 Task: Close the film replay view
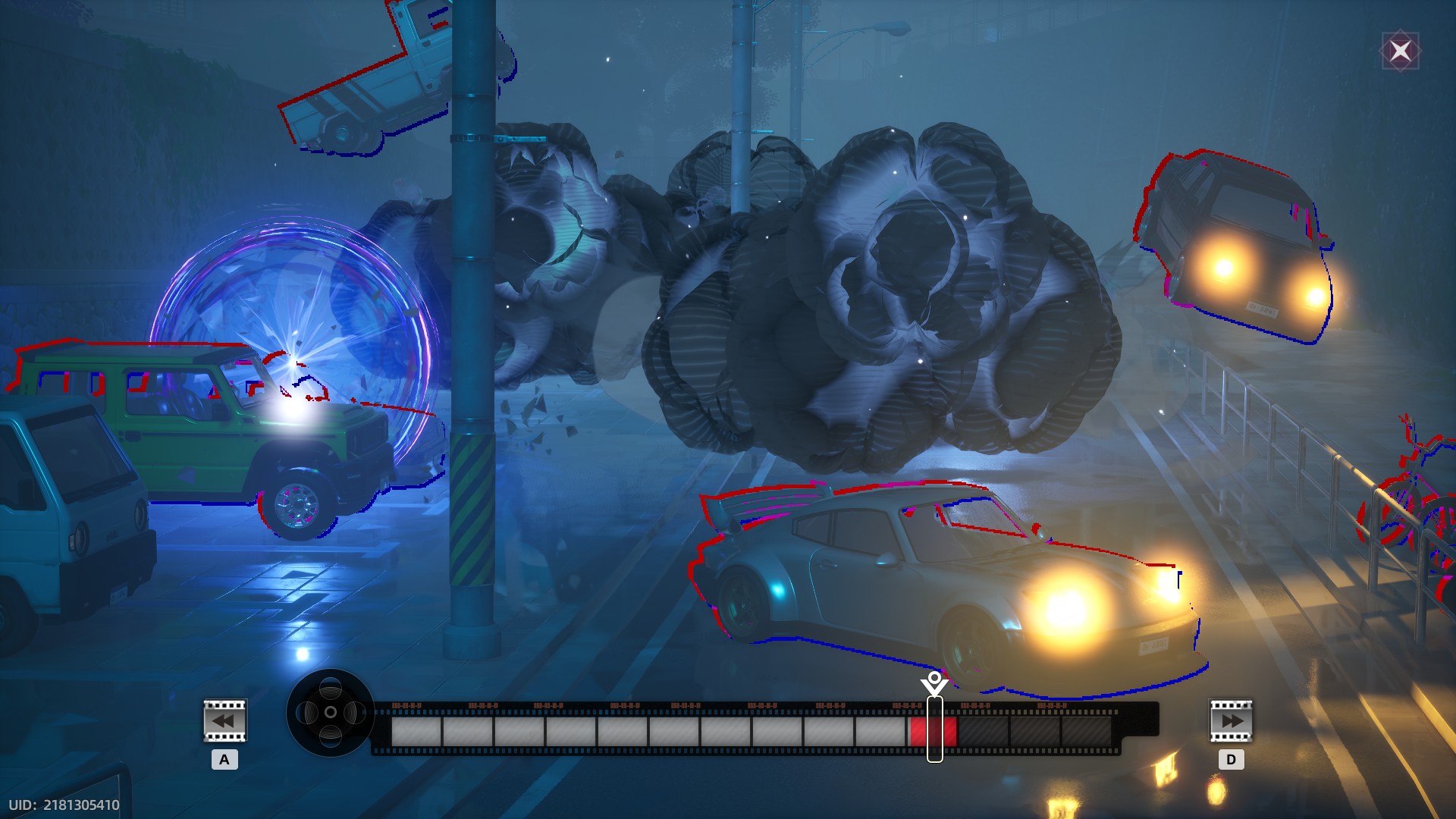(1400, 51)
